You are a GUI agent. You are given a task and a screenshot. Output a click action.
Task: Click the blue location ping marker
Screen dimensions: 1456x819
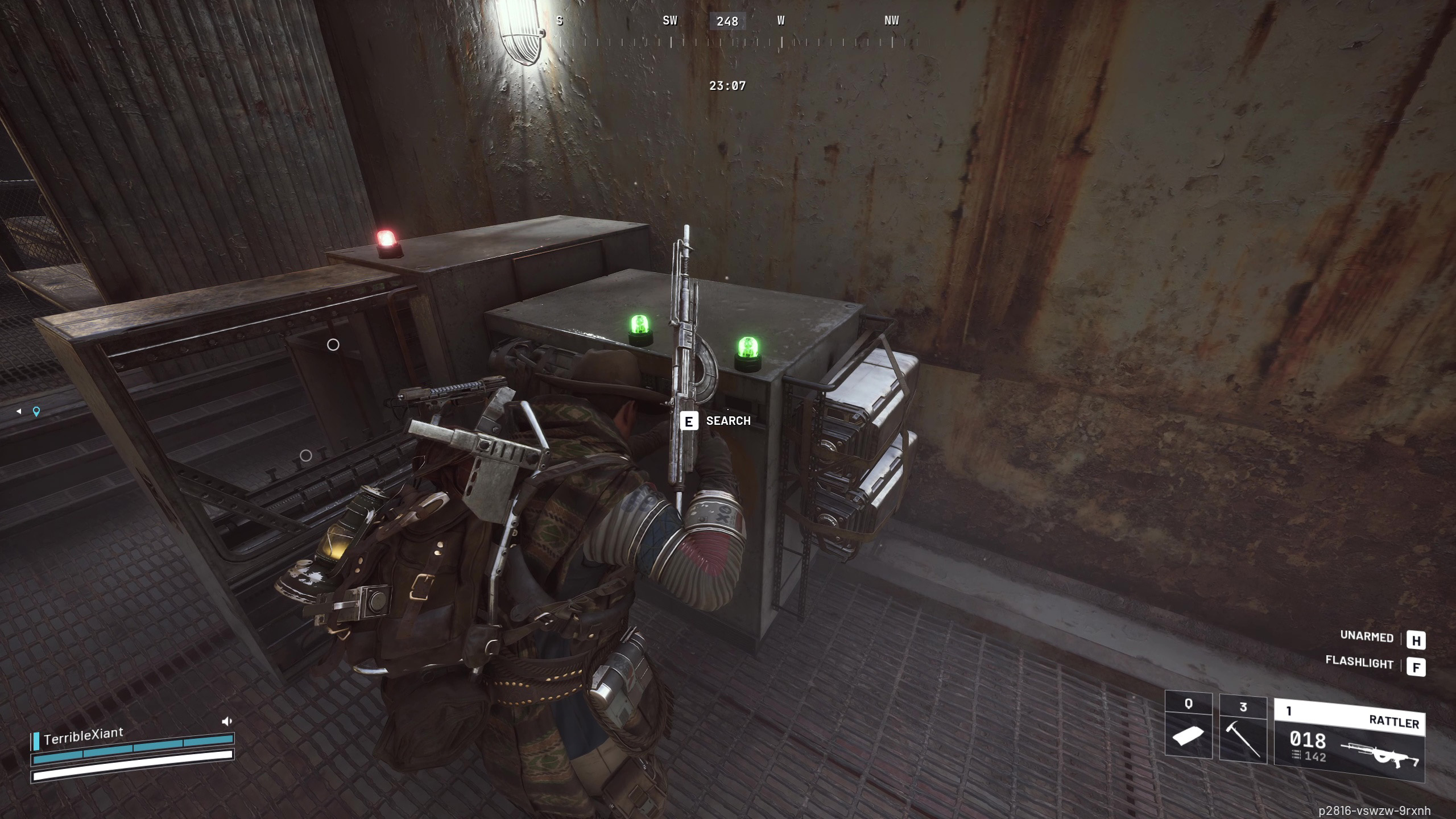(x=36, y=411)
